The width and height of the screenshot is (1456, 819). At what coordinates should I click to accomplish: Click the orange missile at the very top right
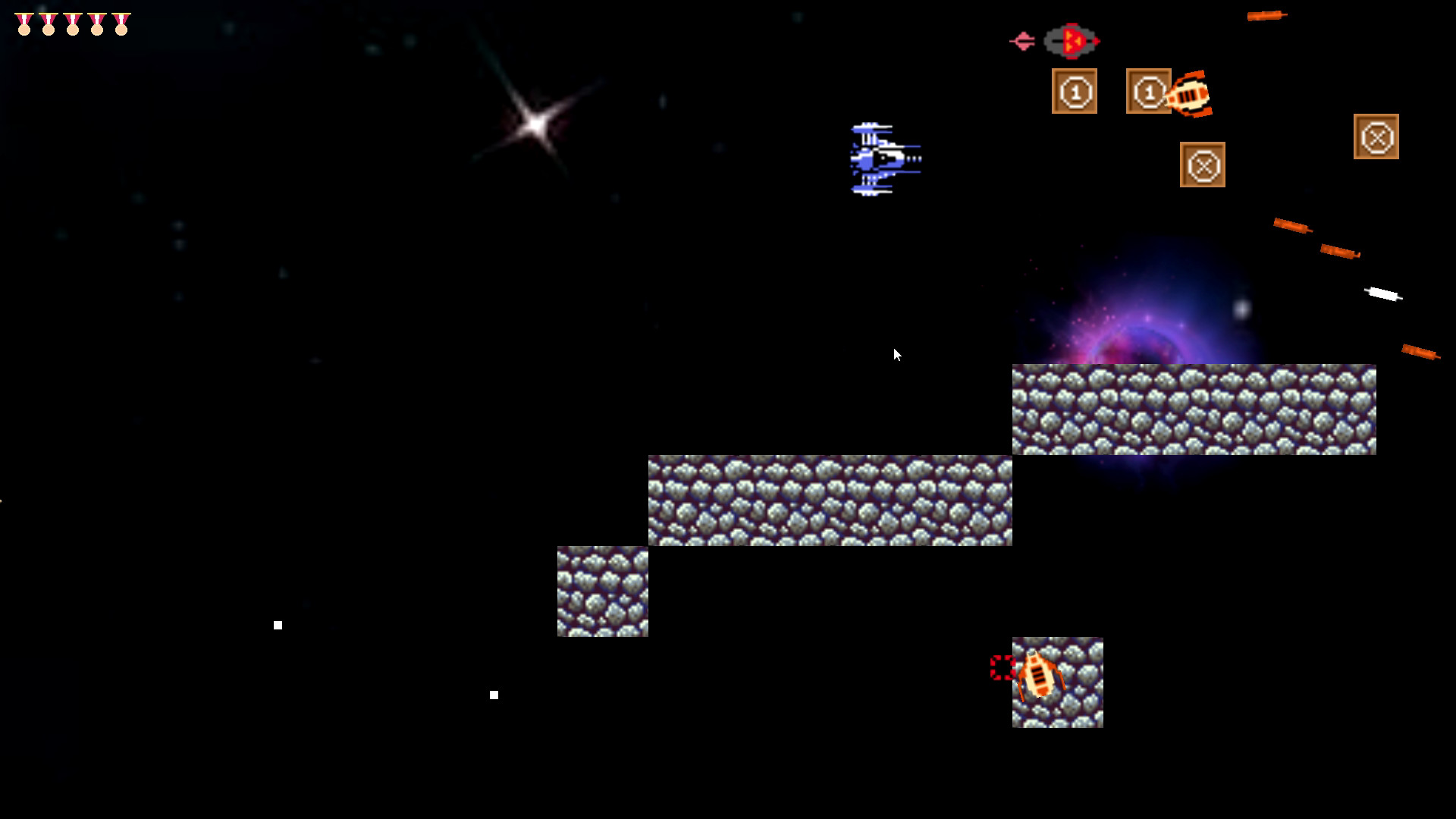pos(1265,17)
